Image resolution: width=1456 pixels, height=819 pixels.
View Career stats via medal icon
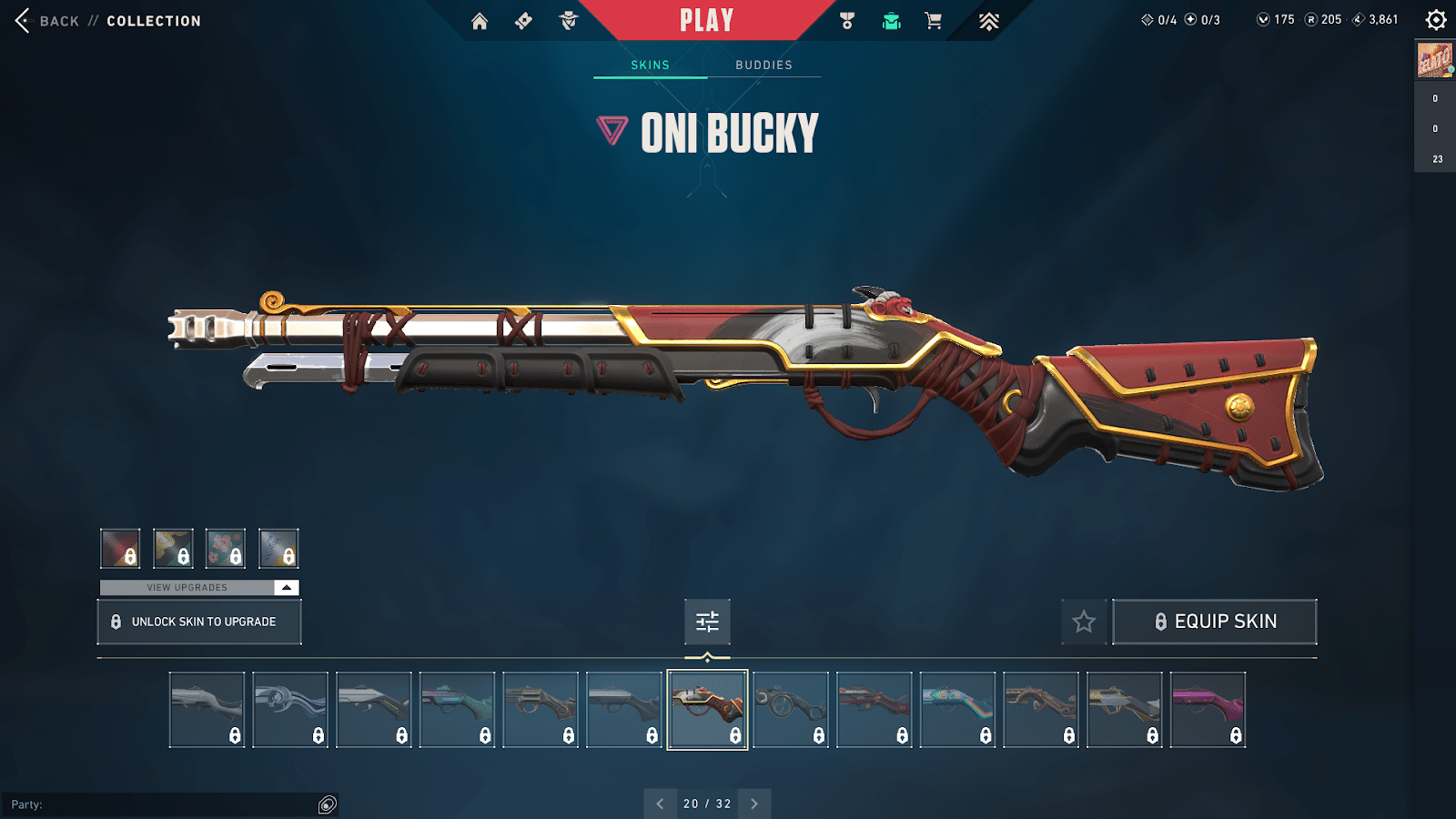click(x=846, y=20)
